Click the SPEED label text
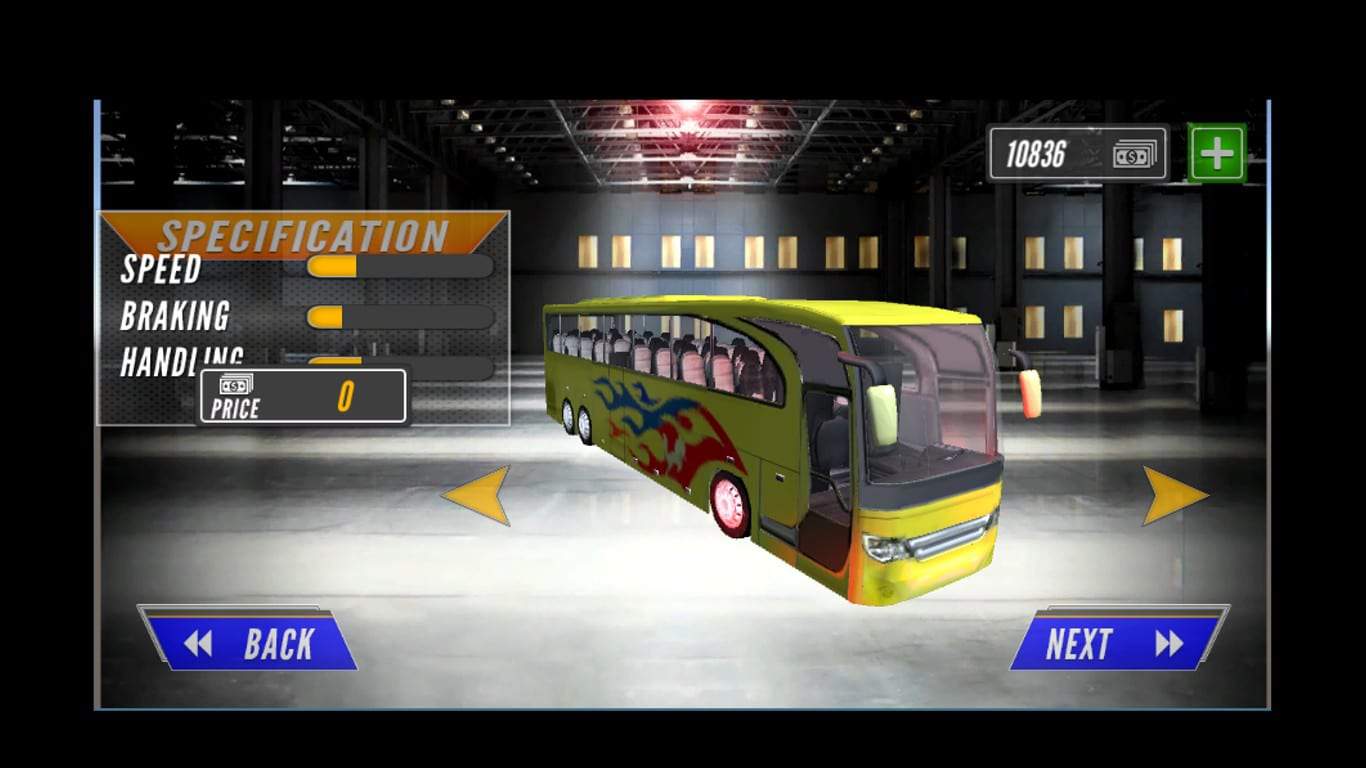This screenshot has height=768, width=1366. click(160, 270)
